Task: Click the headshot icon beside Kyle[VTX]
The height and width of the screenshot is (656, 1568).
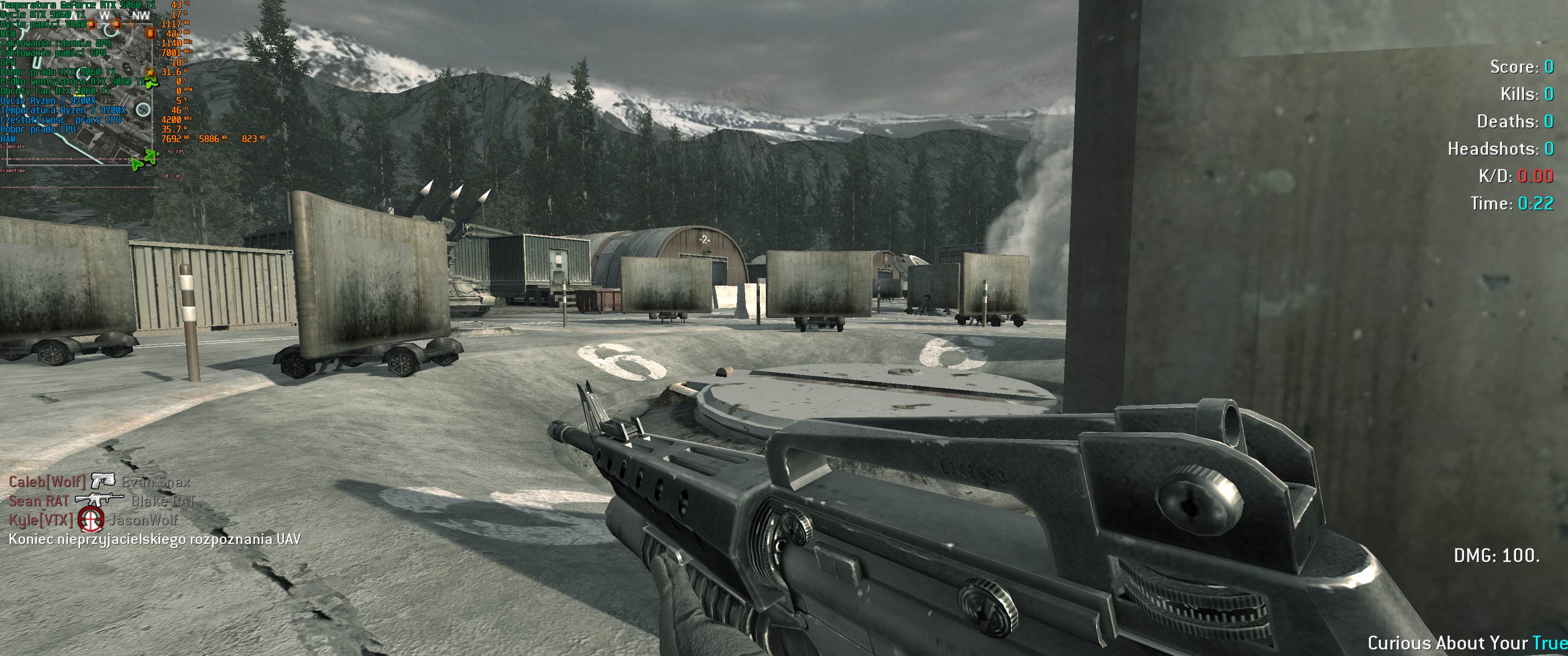Action: pyautogui.click(x=91, y=520)
